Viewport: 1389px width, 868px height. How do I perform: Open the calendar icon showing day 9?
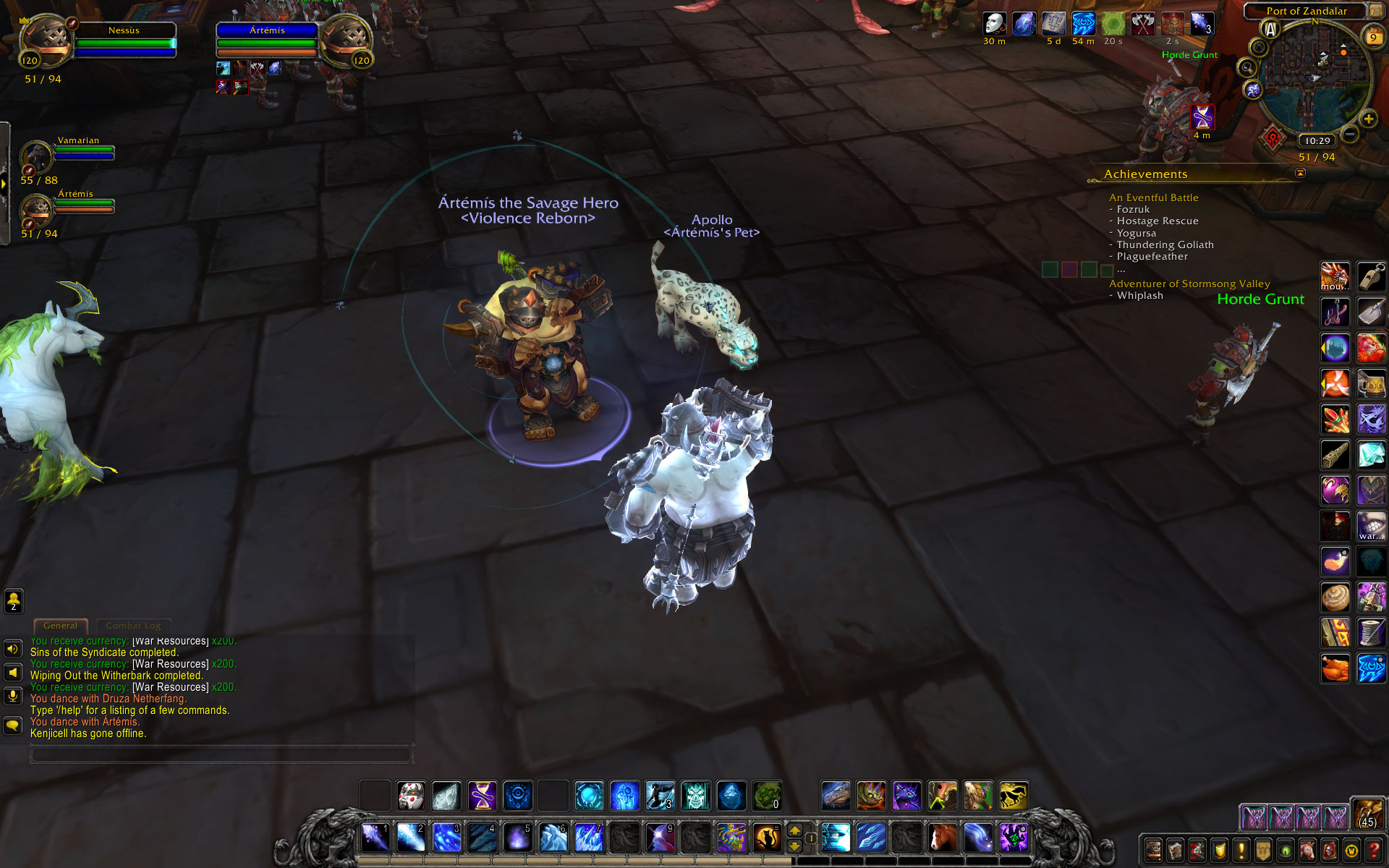click(1373, 37)
